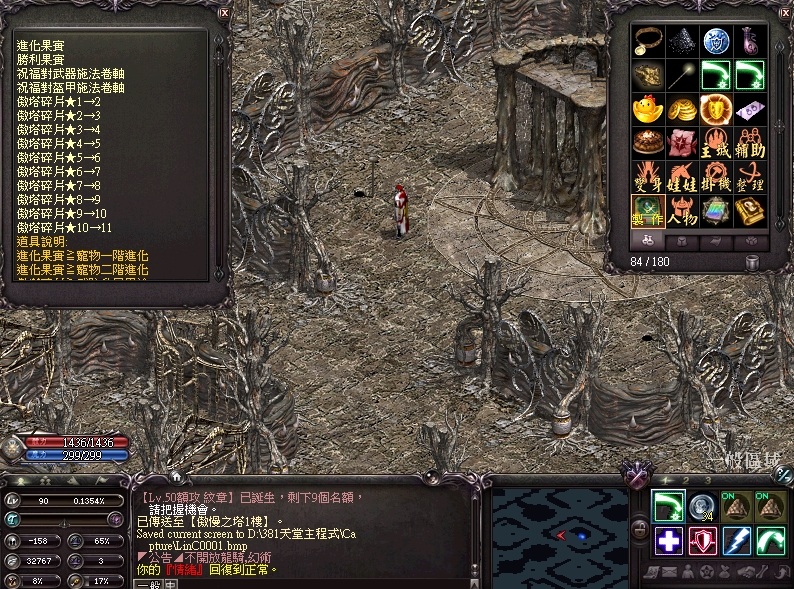The image size is (794, 589).
Task: Choose the 傲塔碎片★10→11 entry
Action: tap(62, 228)
